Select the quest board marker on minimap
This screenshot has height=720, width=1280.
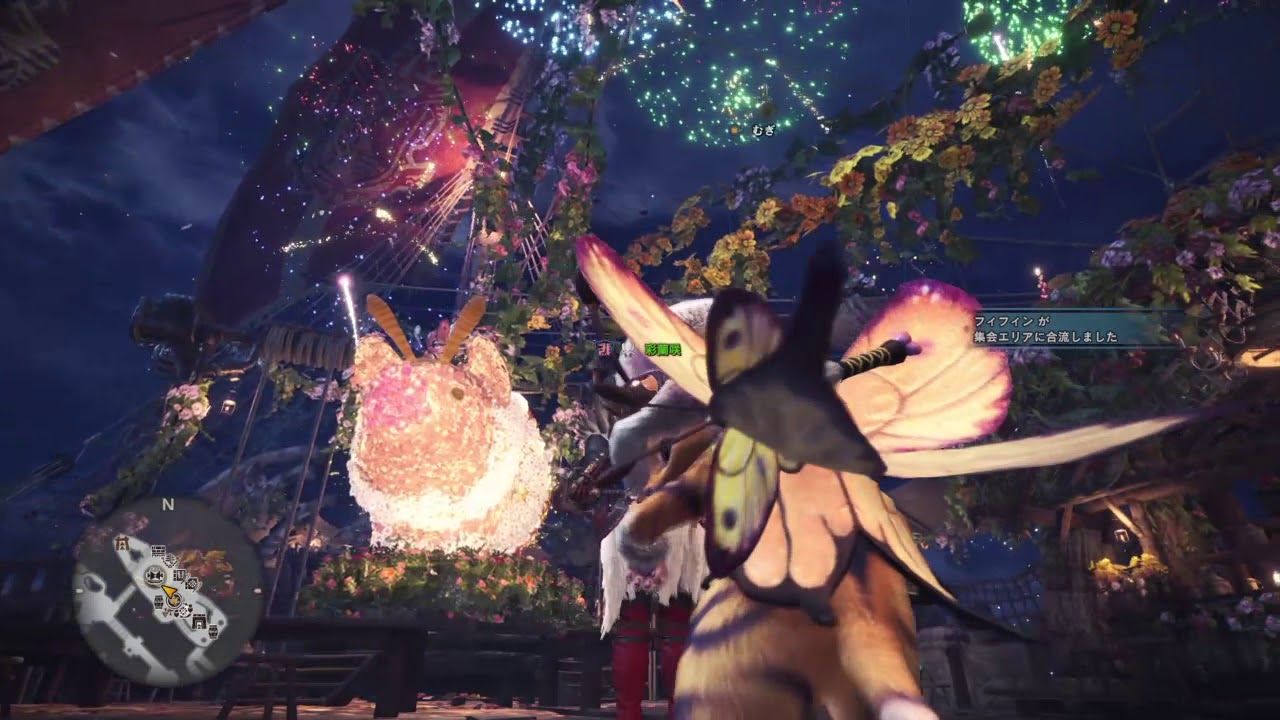[158, 551]
